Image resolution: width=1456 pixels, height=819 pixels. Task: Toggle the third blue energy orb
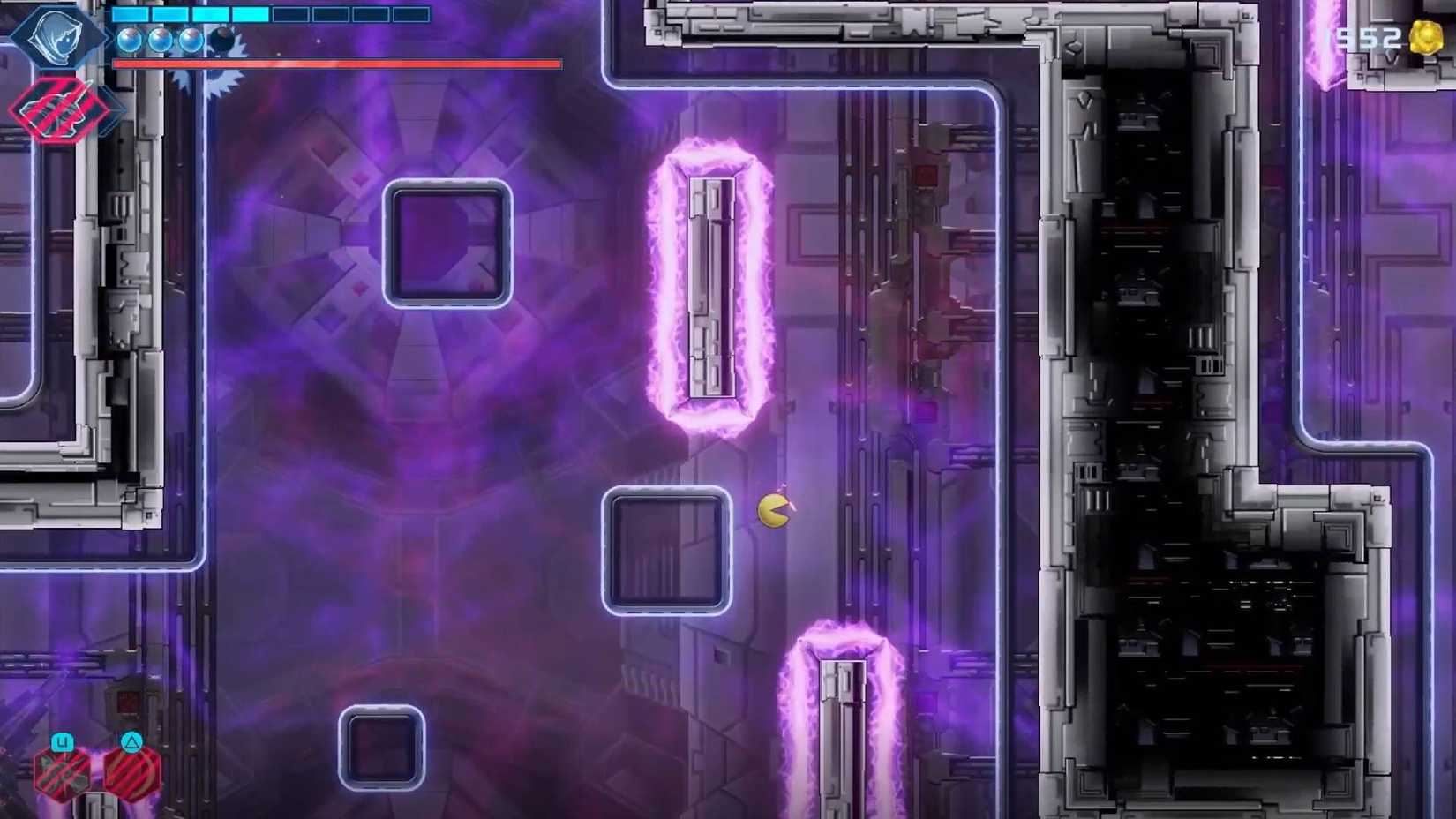tap(192, 41)
